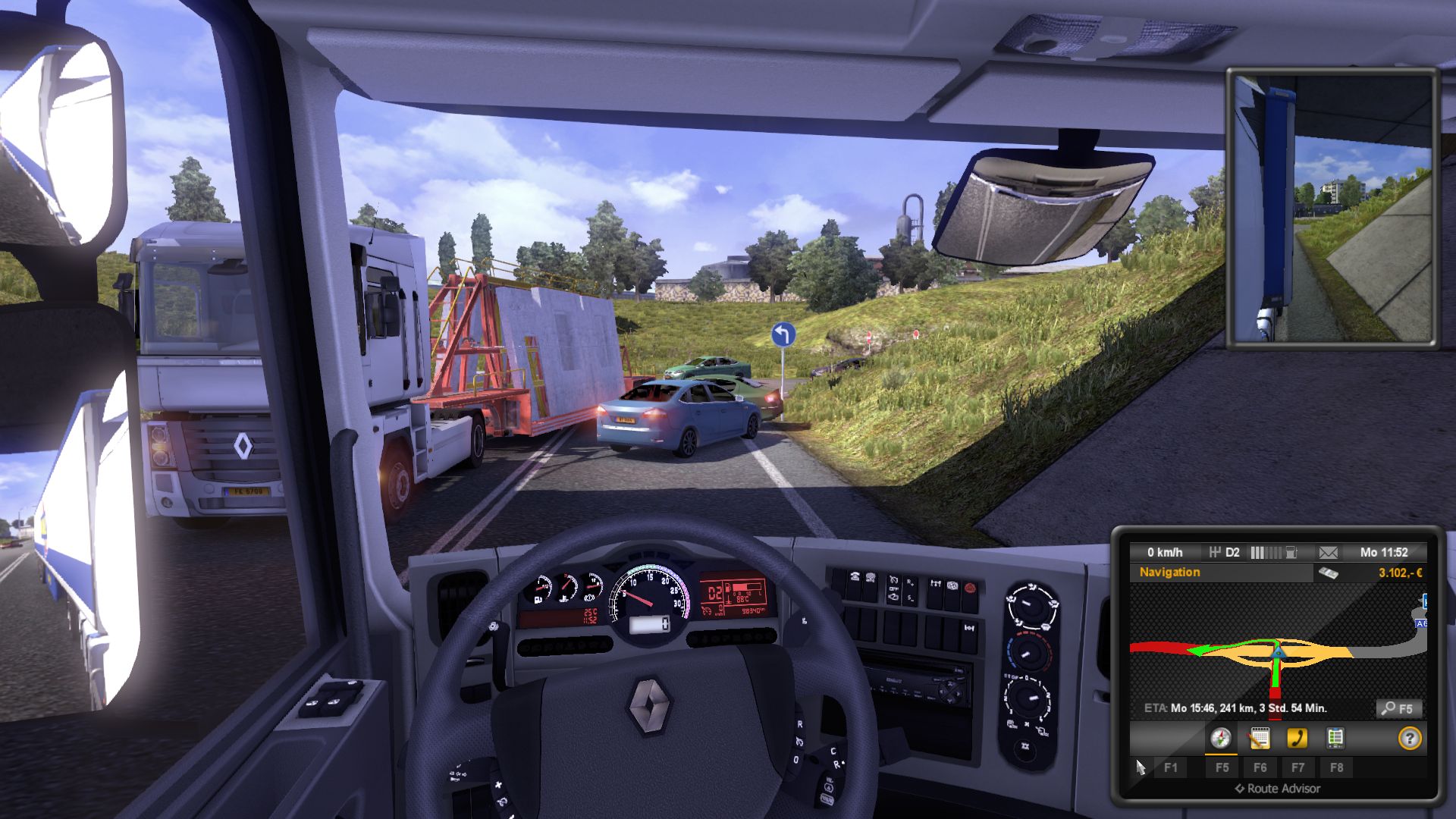Open the yellow phone assistance tab
Viewport: 1456px width, 819px height.
coord(1298,738)
